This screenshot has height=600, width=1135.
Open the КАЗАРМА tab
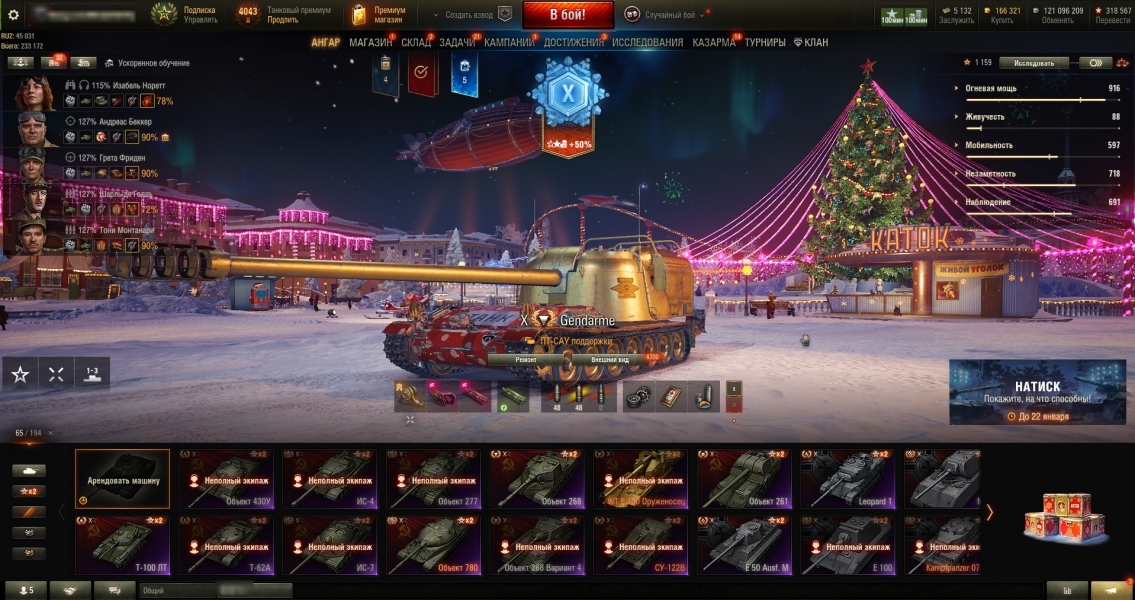tap(714, 43)
